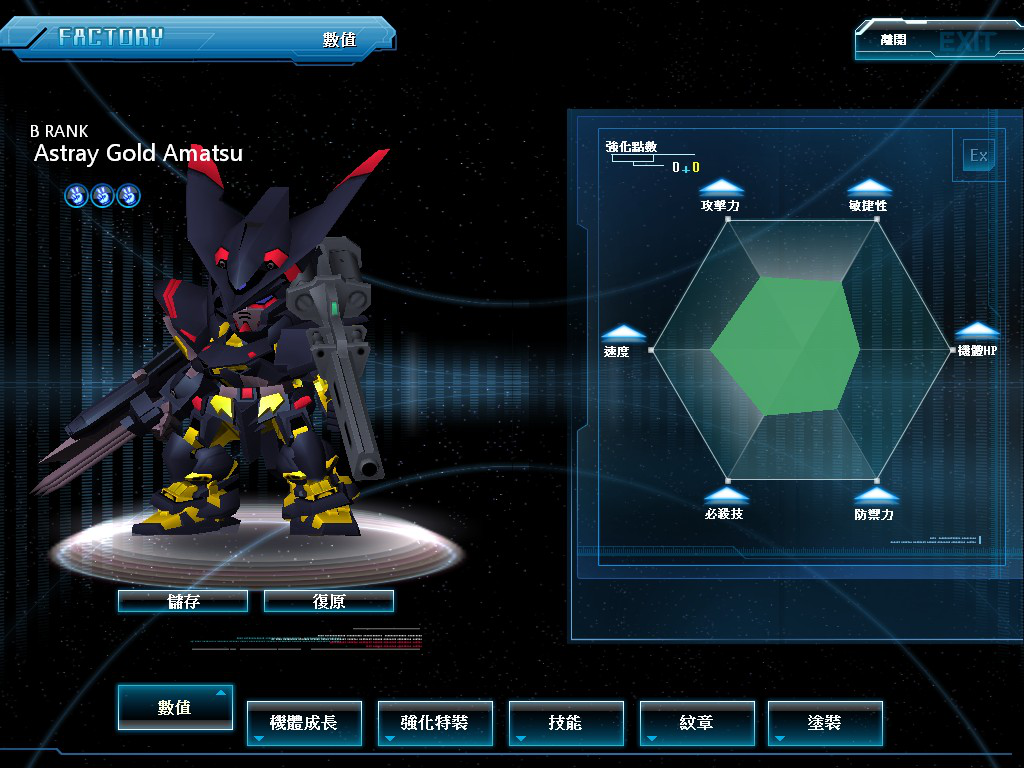This screenshot has height=768, width=1024.
Task: Boost 機體HP with the arrow above it
Action: (x=977, y=331)
